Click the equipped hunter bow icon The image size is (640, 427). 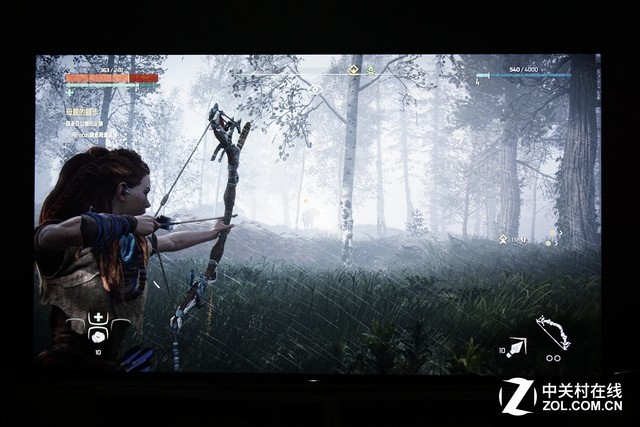[552, 333]
